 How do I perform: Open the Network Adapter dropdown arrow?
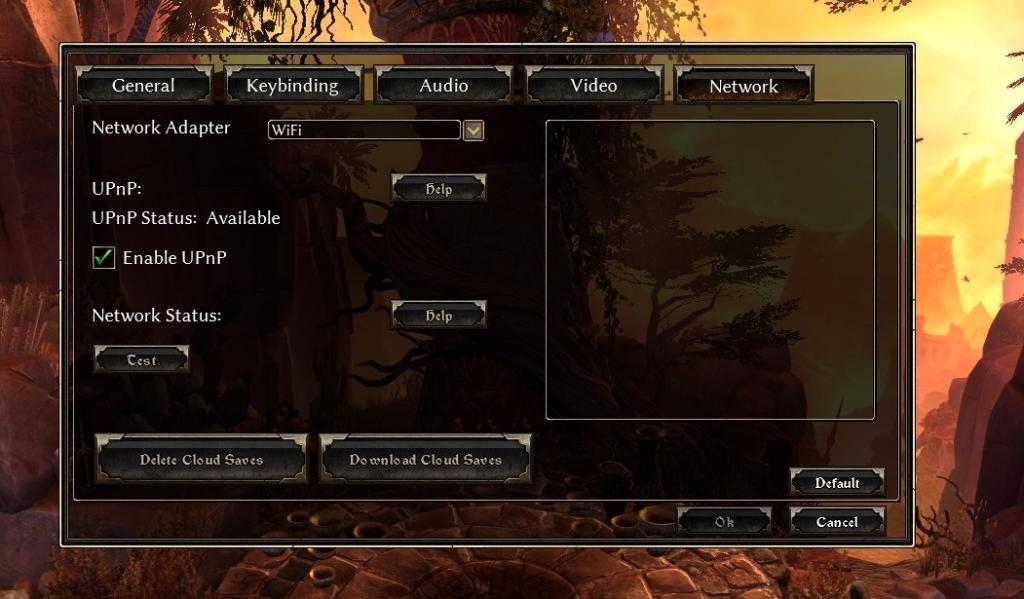click(x=474, y=130)
